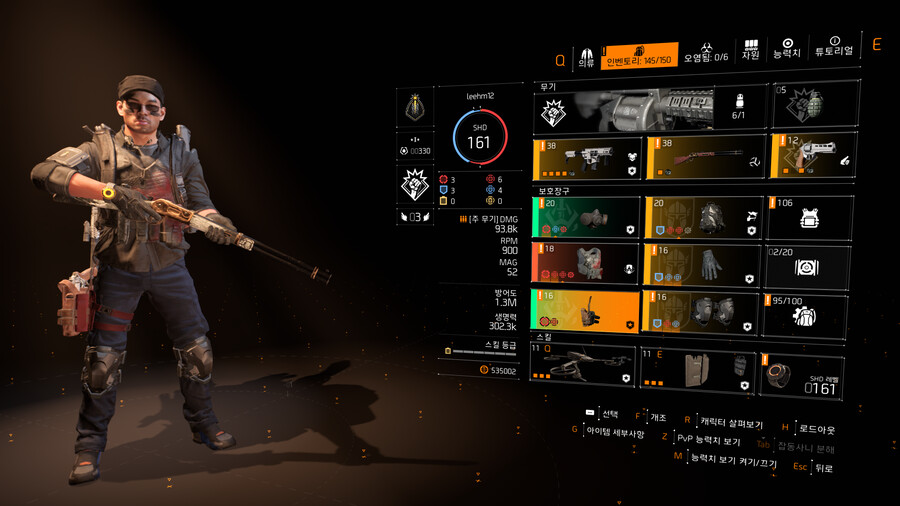
Task: Select the gas mask gear slot
Action: [x=586, y=217]
